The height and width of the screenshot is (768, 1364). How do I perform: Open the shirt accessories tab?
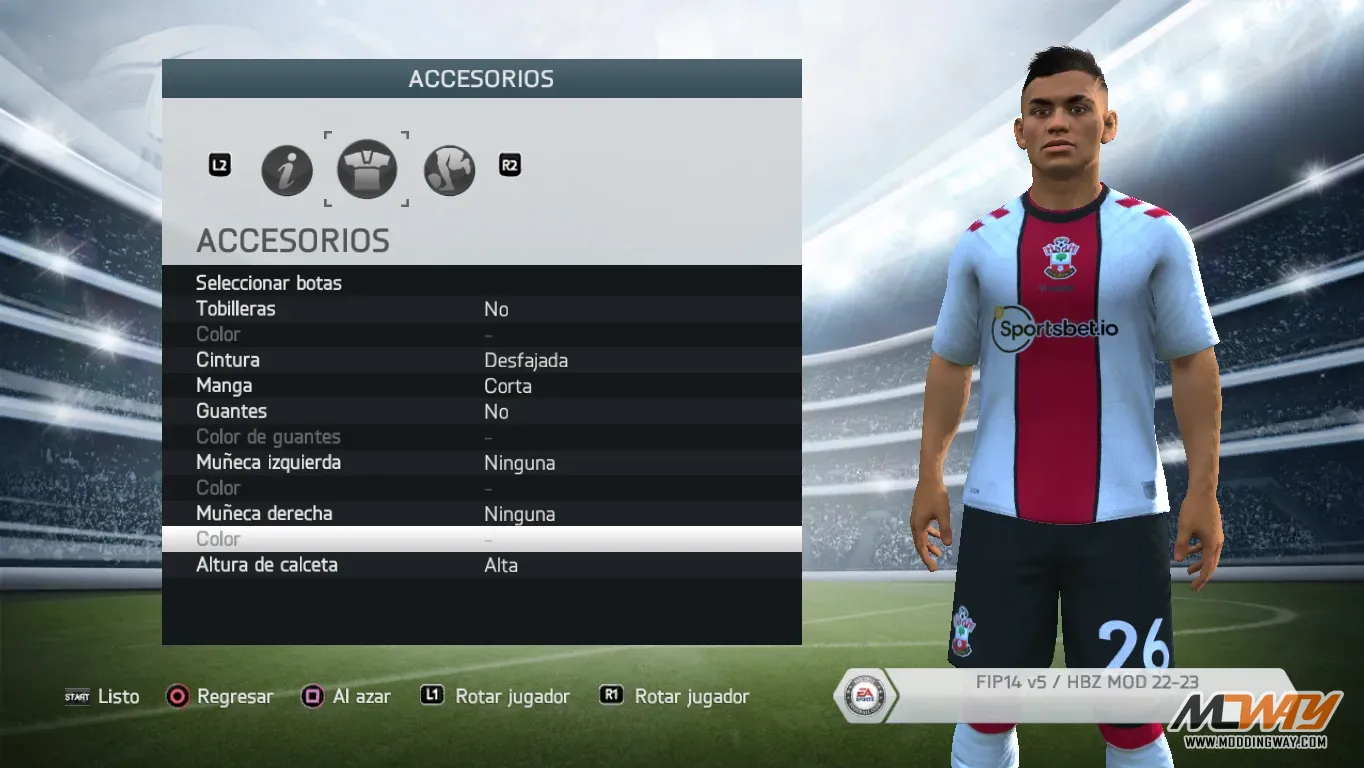pyautogui.click(x=366, y=169)
